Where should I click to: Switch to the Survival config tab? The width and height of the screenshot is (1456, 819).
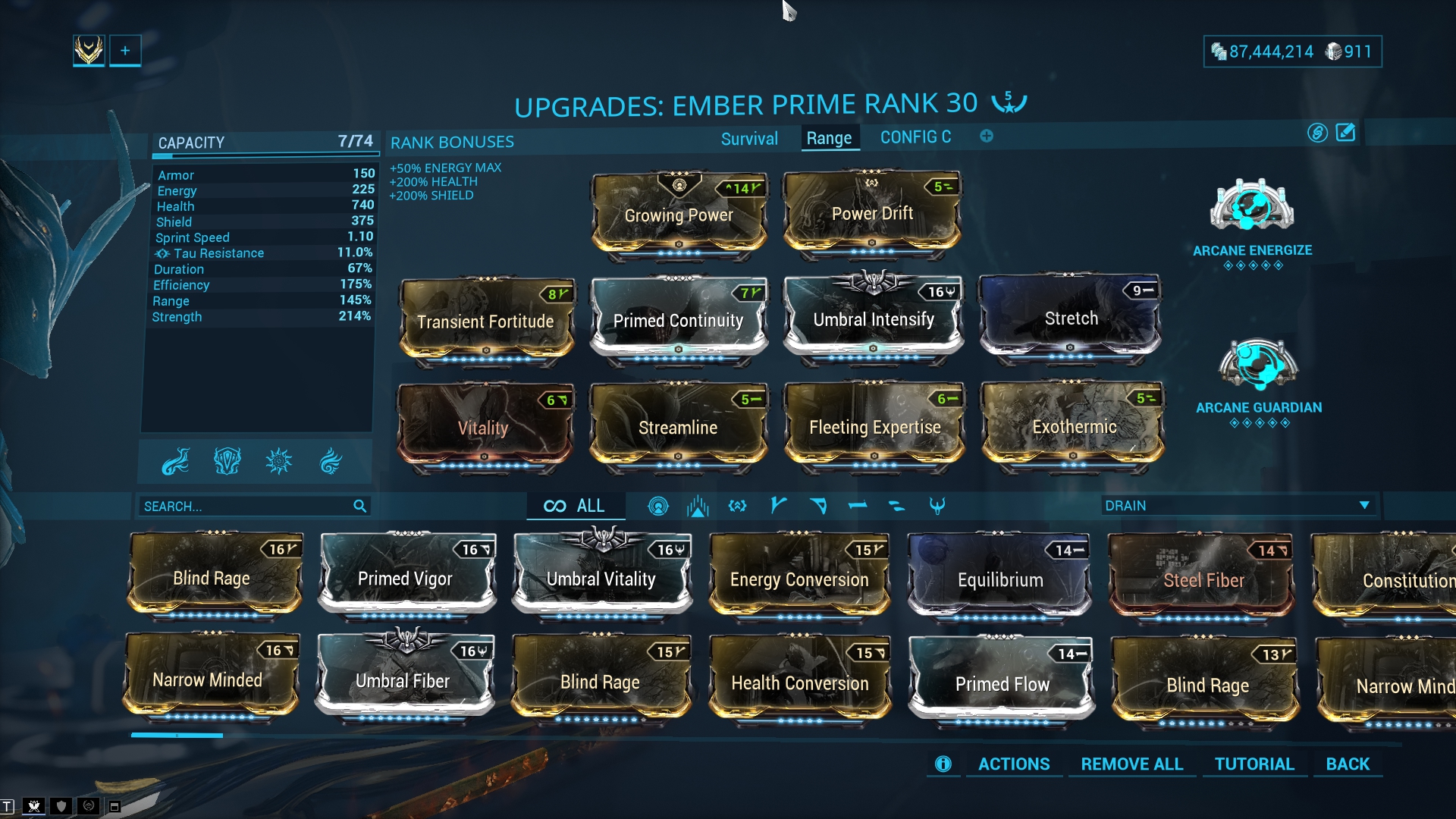click(749, 139)
